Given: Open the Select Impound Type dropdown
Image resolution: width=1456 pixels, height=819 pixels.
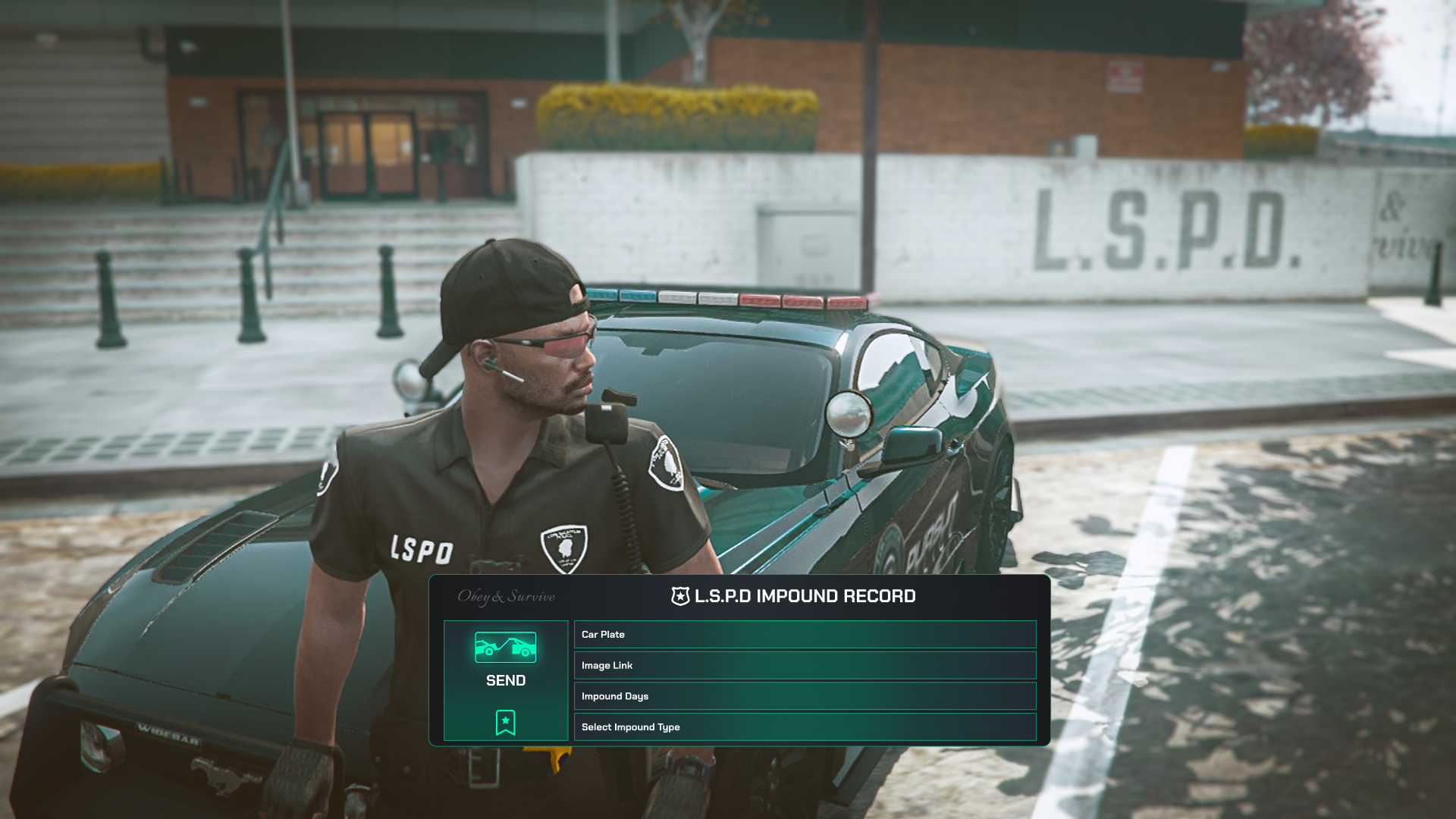Looking at the screenshot, I should tap(805, 727).
